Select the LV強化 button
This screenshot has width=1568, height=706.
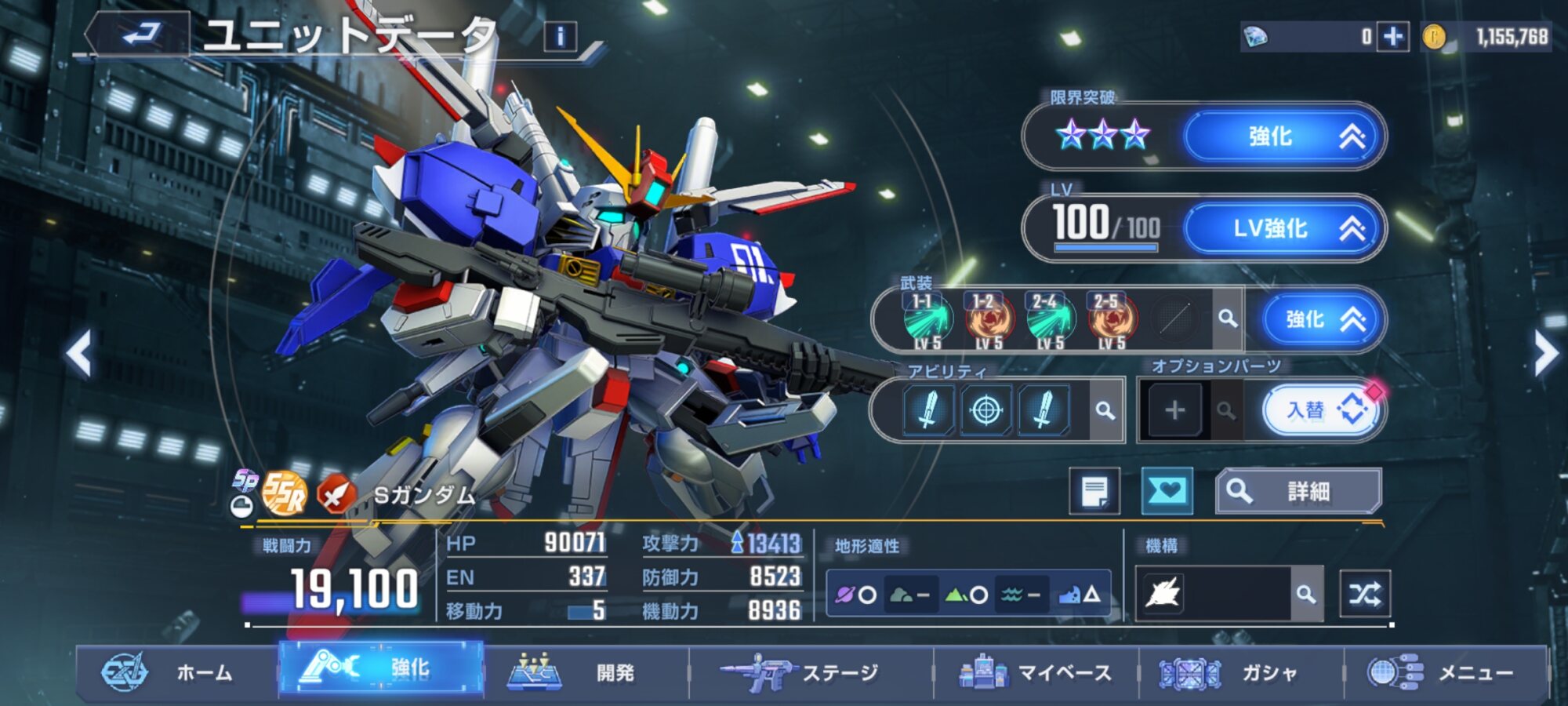point(1282,228)
